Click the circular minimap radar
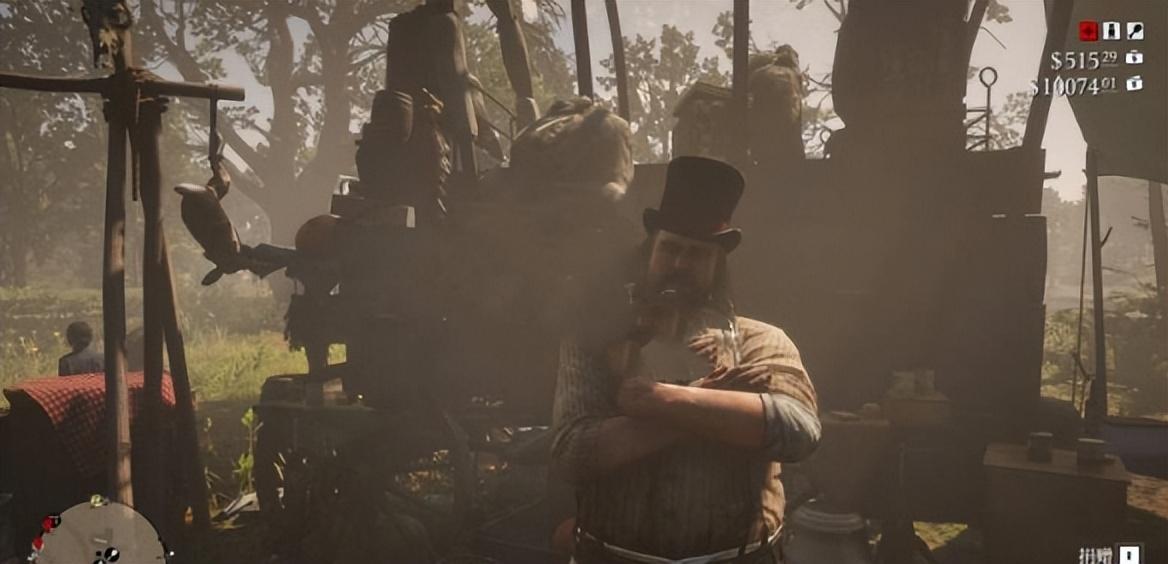The image size is (1168, 564). (98, 536)
